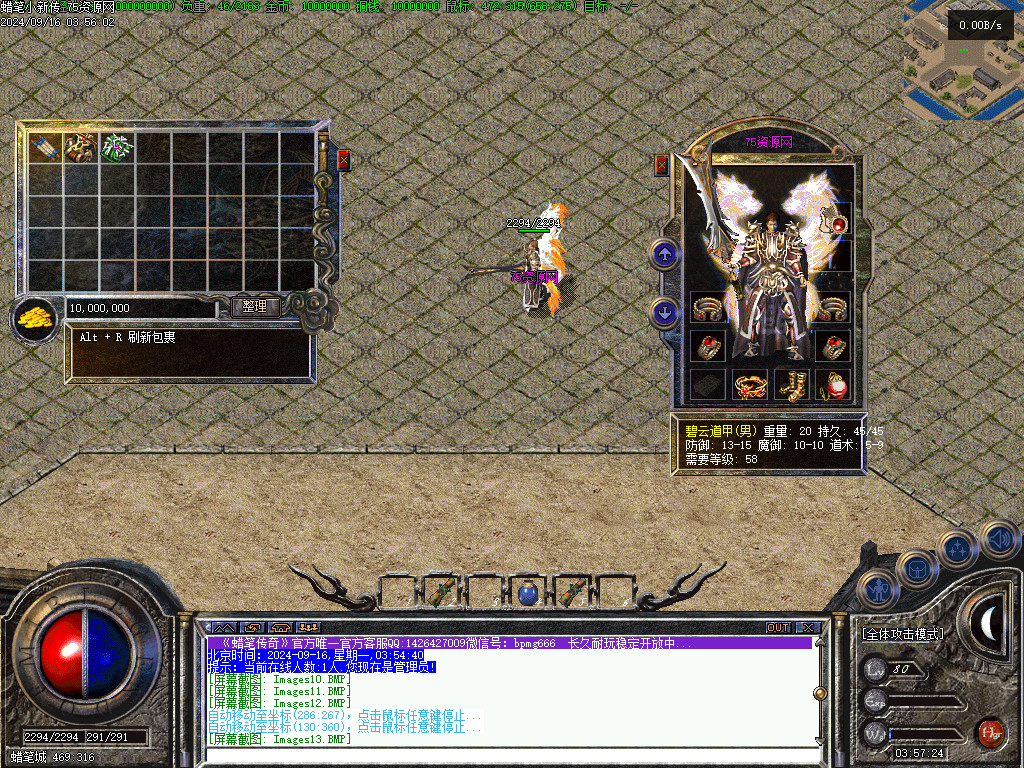The width and height of the screenshot is (1024, 768).
Task: Click the chat text input line
Action: pyautogui.click(x=510, y=755)
